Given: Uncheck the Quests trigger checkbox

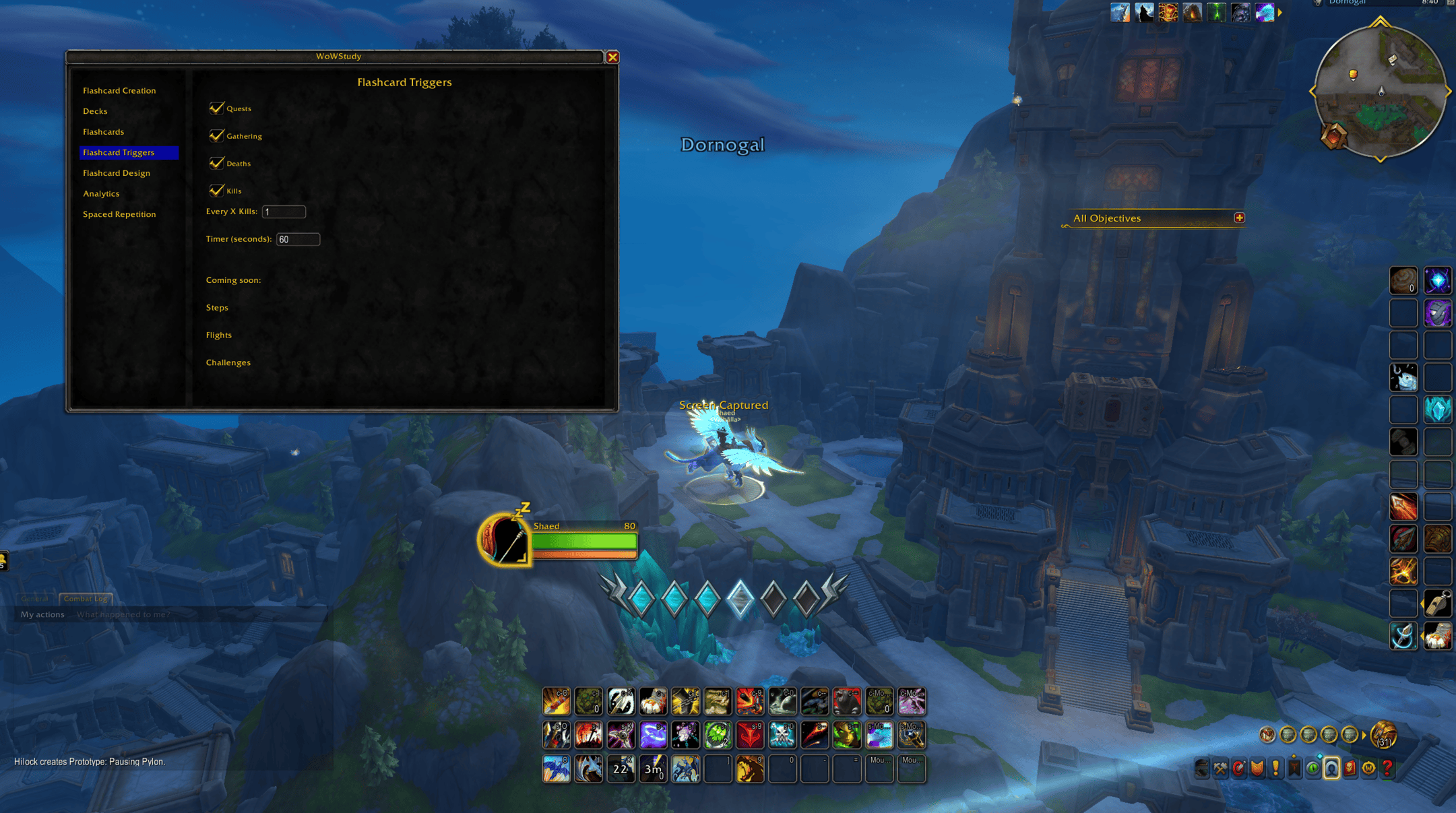Looking at the screenshot, I should click(x=217, y=108).
